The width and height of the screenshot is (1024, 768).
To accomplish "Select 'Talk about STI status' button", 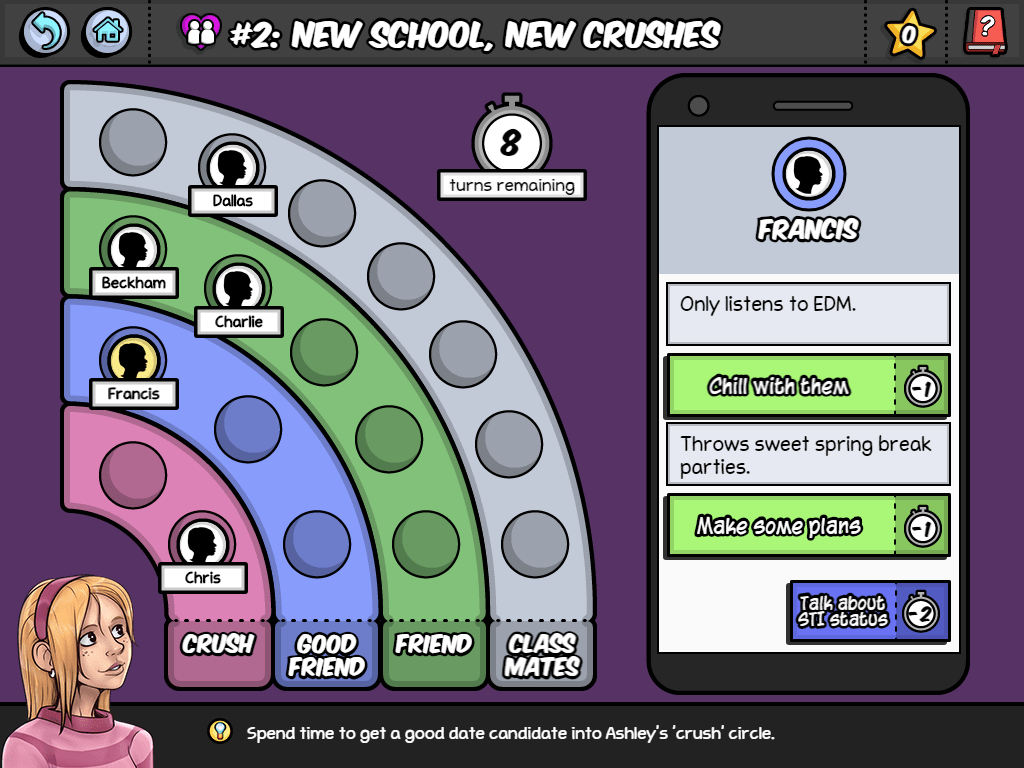I will tap(842, 611).
